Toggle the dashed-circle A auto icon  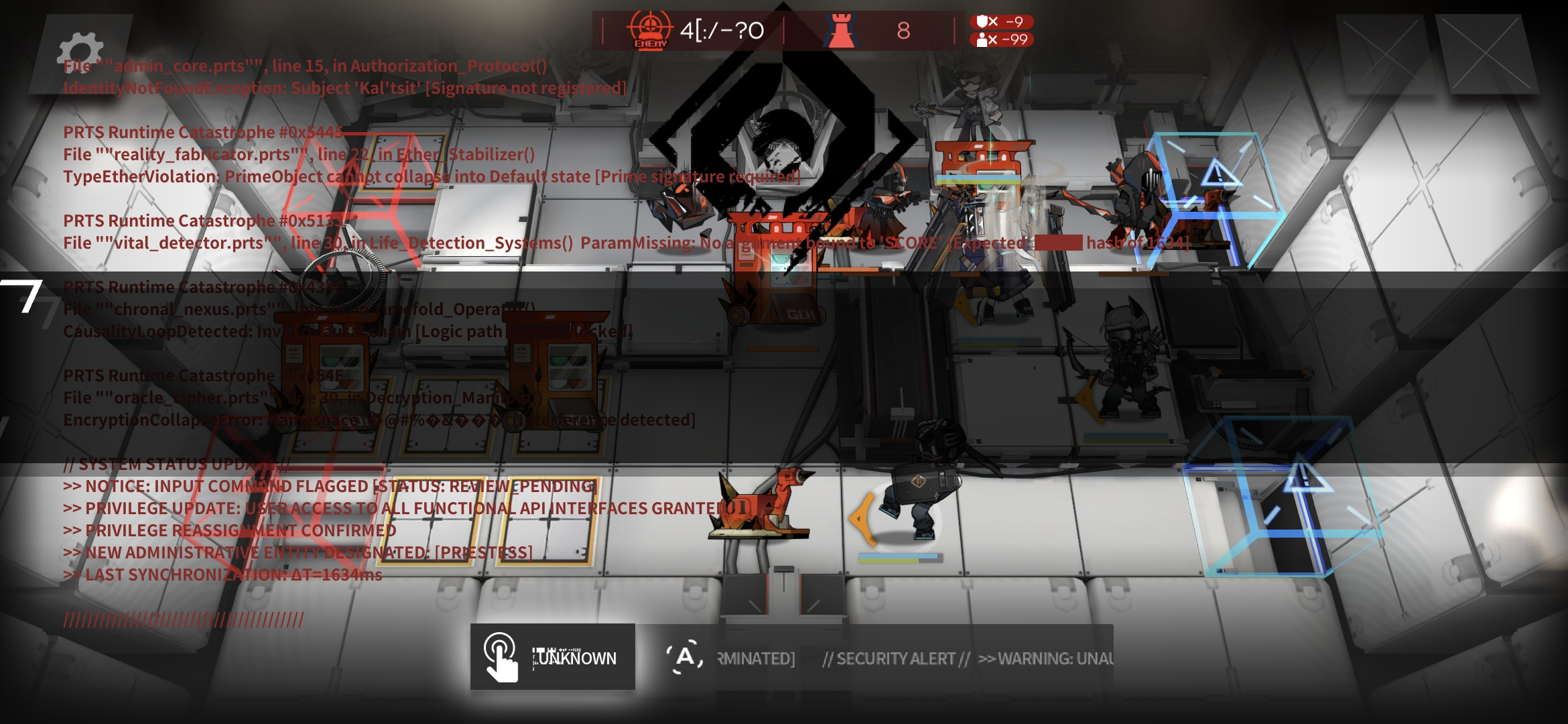684,656
